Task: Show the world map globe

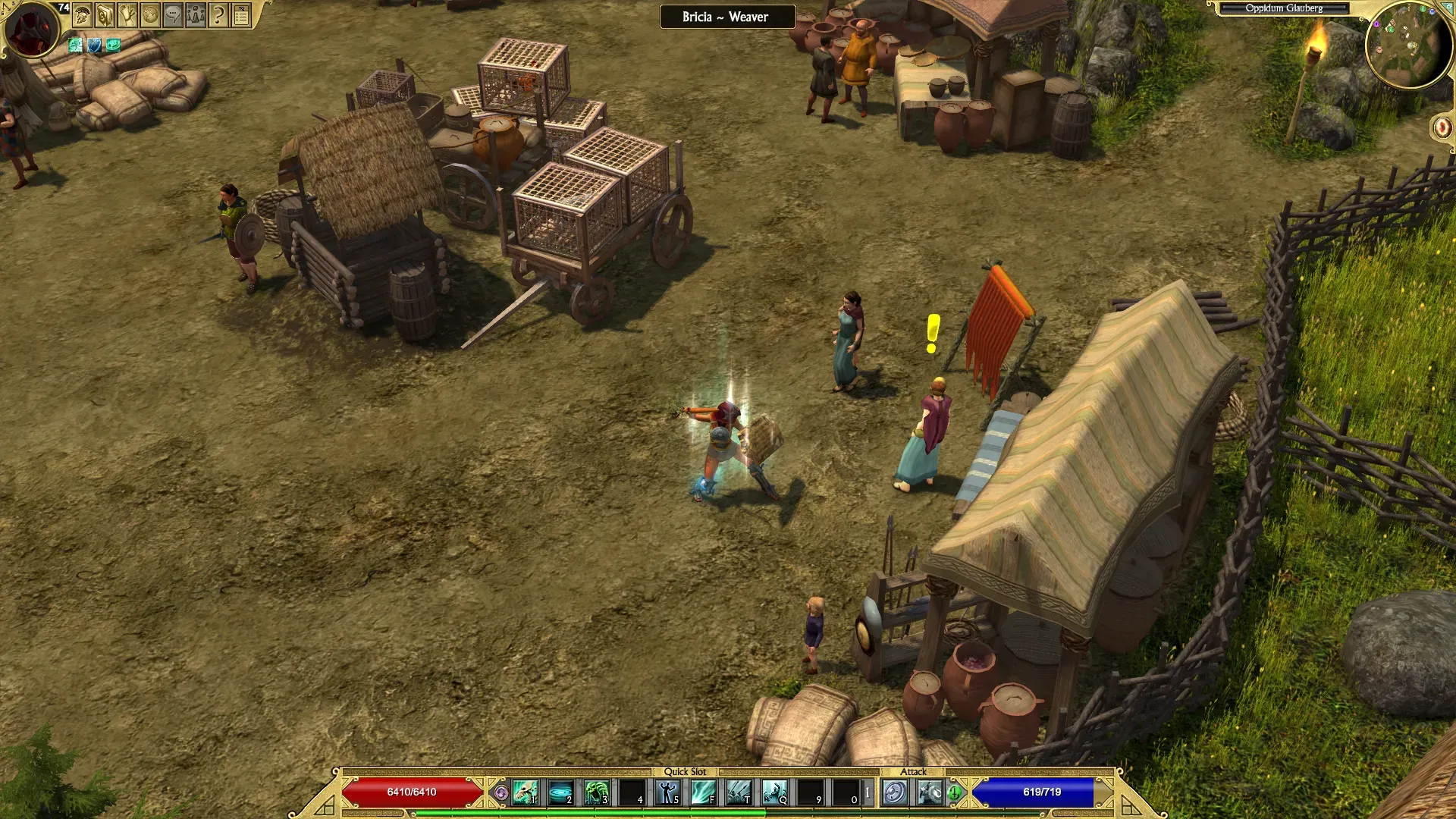Action: pos(150,14)
